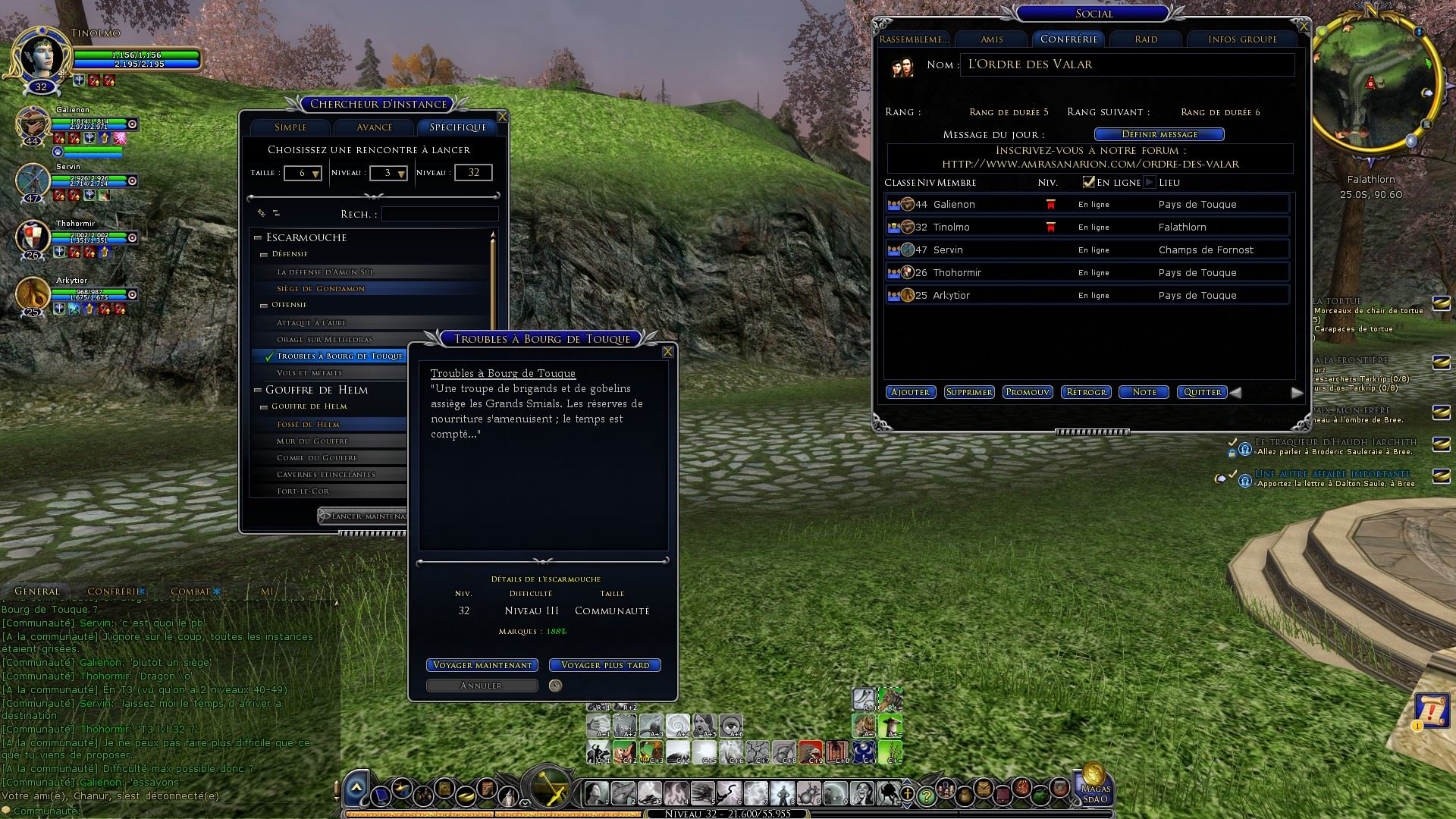This screenshot has height=819, width=1456.
Task: Click Voyager Maintenant to travel now
Action: pyautogui.click(x=482, y=665)
